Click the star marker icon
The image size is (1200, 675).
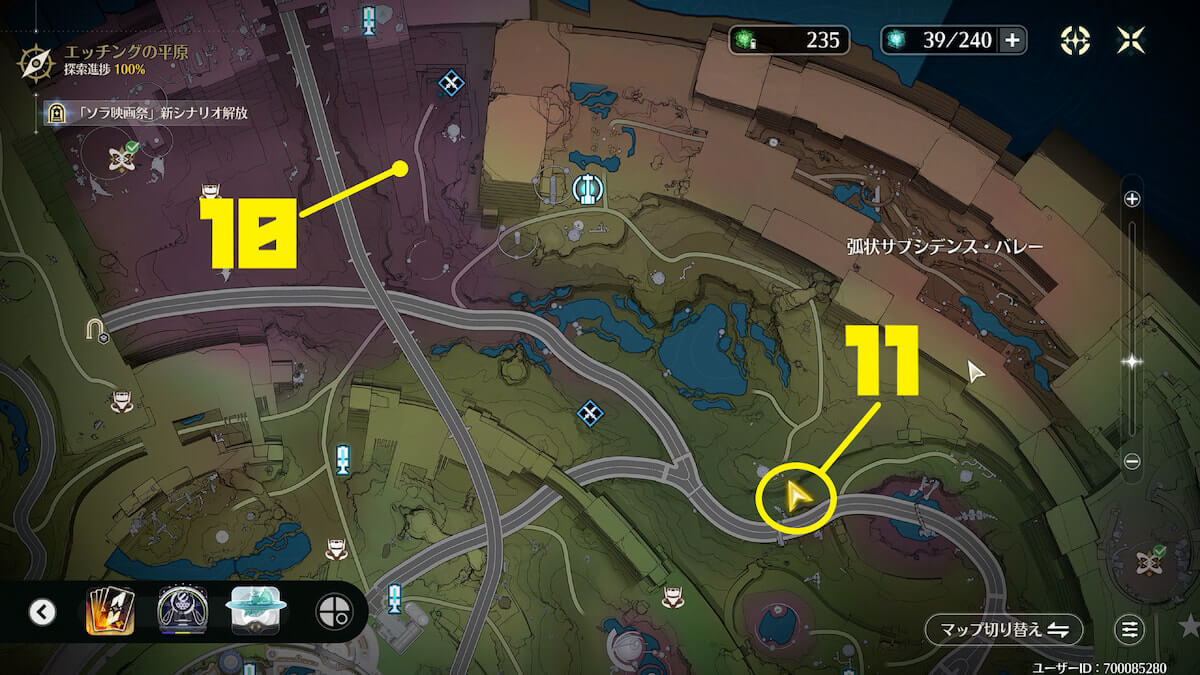pos(1188,627)
